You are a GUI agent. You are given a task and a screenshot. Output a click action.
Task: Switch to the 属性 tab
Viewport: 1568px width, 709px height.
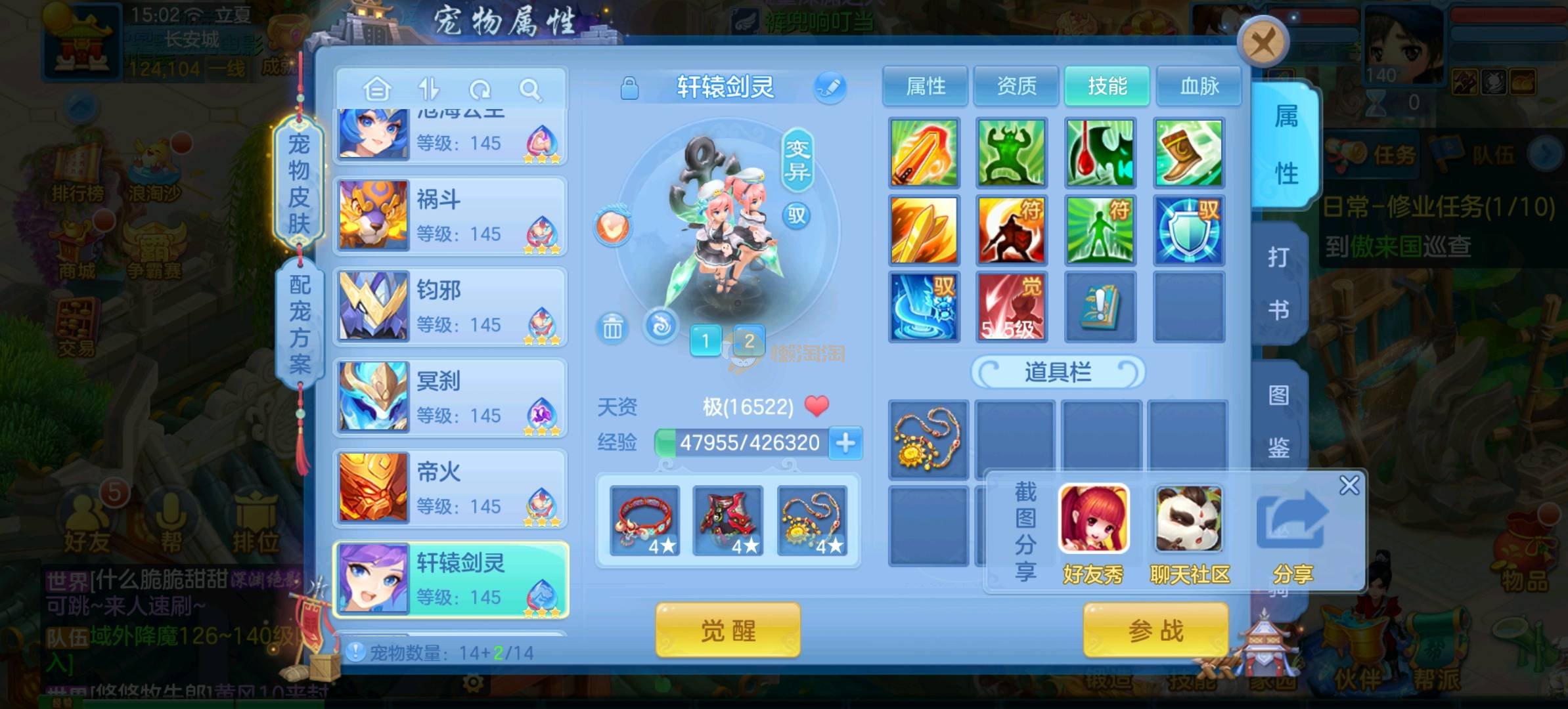925,86
